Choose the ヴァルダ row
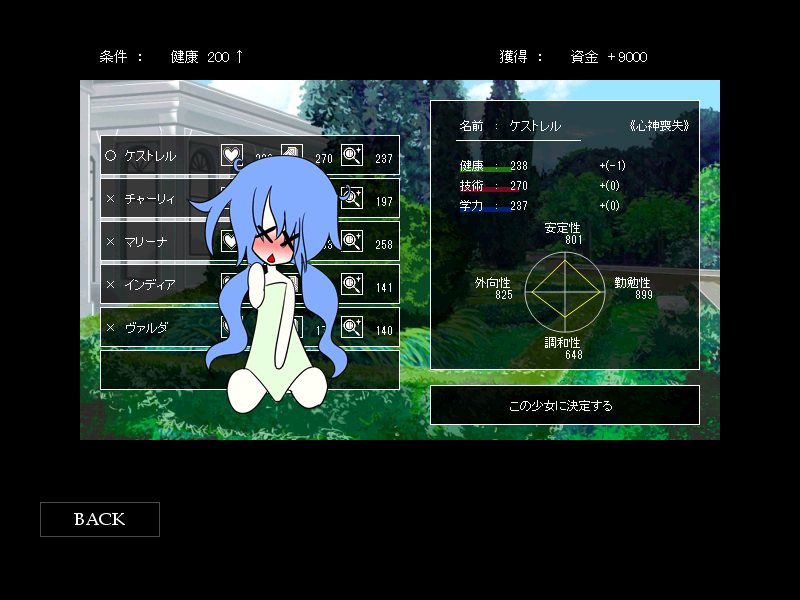This screenshot has width=800, height=600. (x=150, y=328)
